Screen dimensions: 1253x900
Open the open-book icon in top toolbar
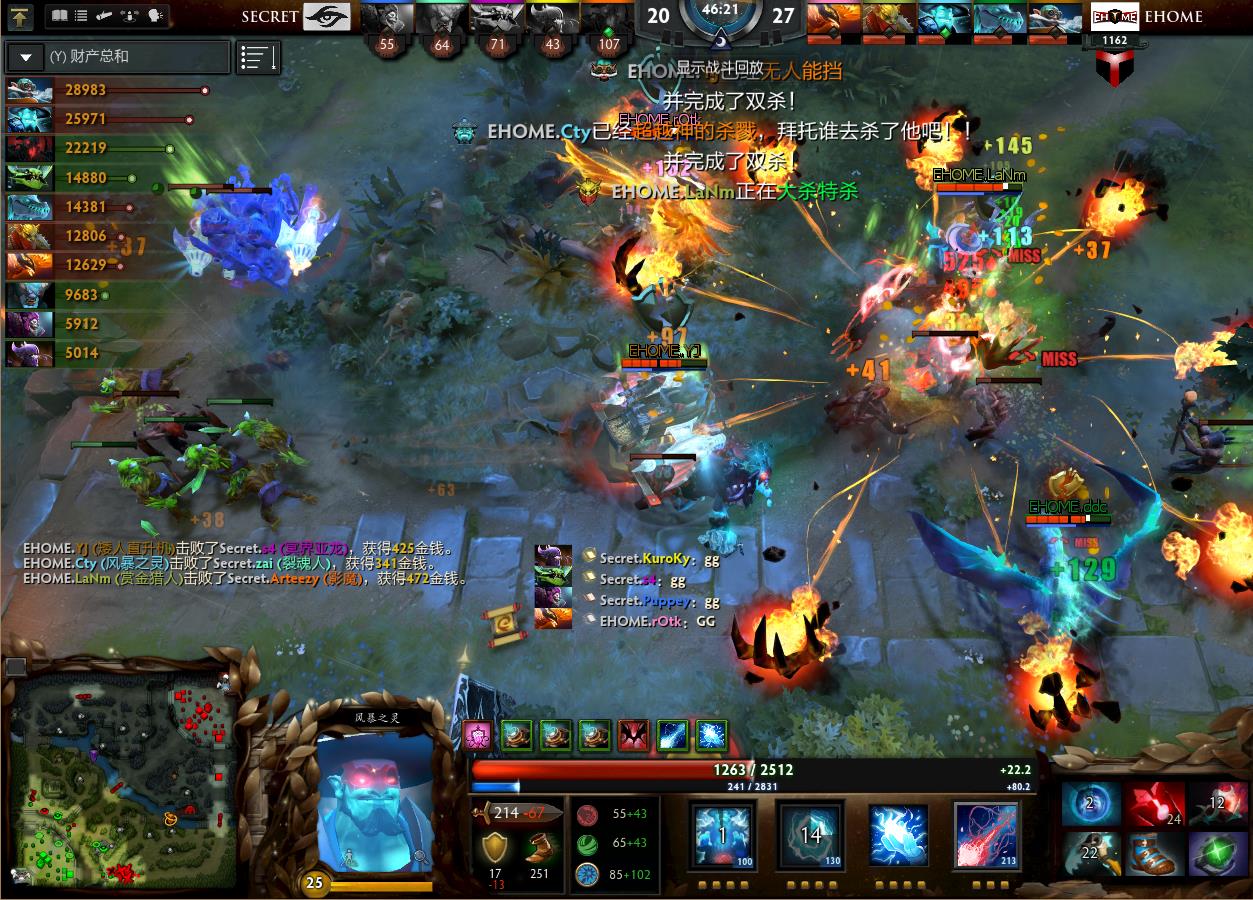pyautogui.click(x=59, y=16)
